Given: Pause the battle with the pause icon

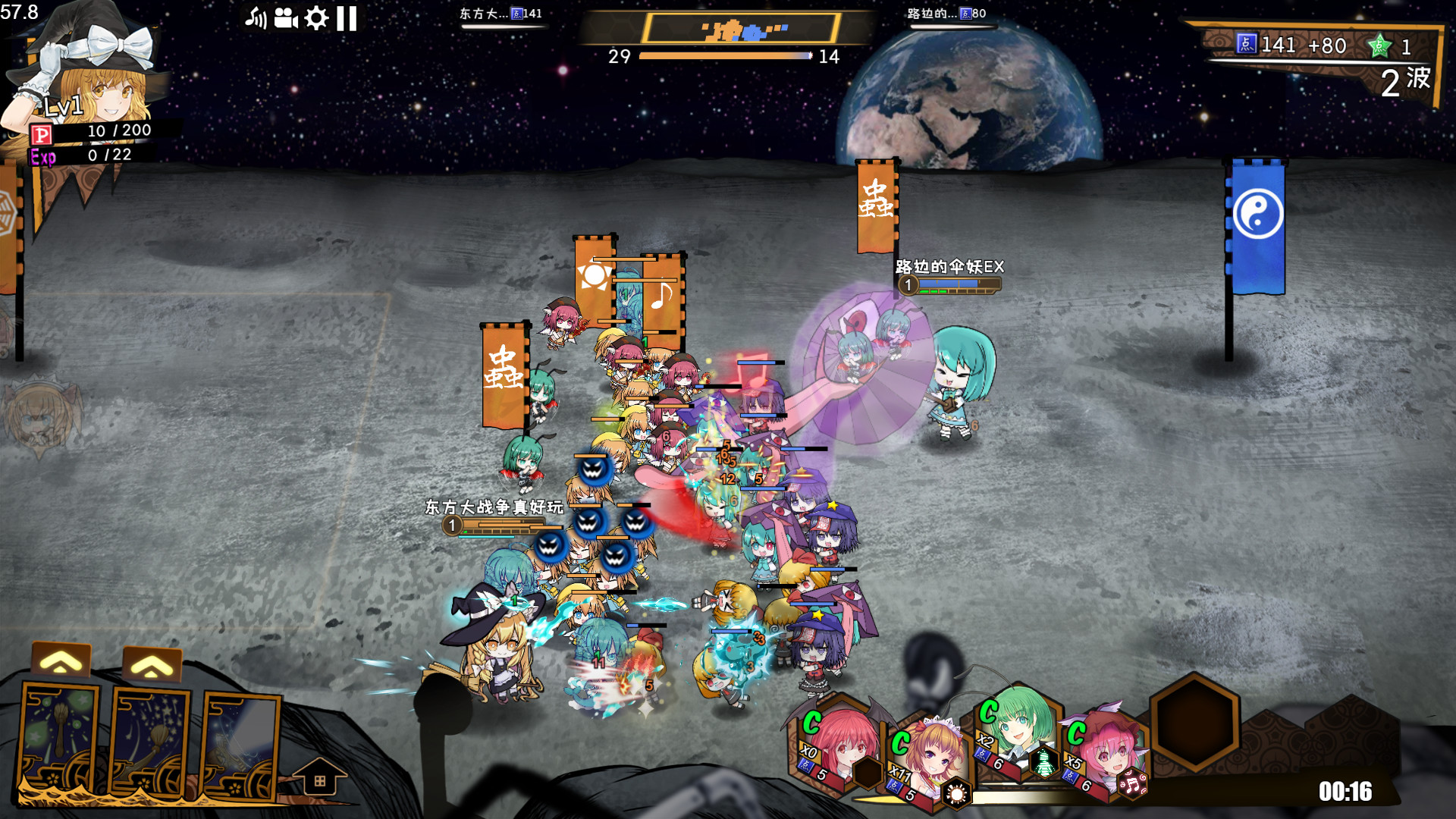Looking at the screenshot, I should (346, 17).
